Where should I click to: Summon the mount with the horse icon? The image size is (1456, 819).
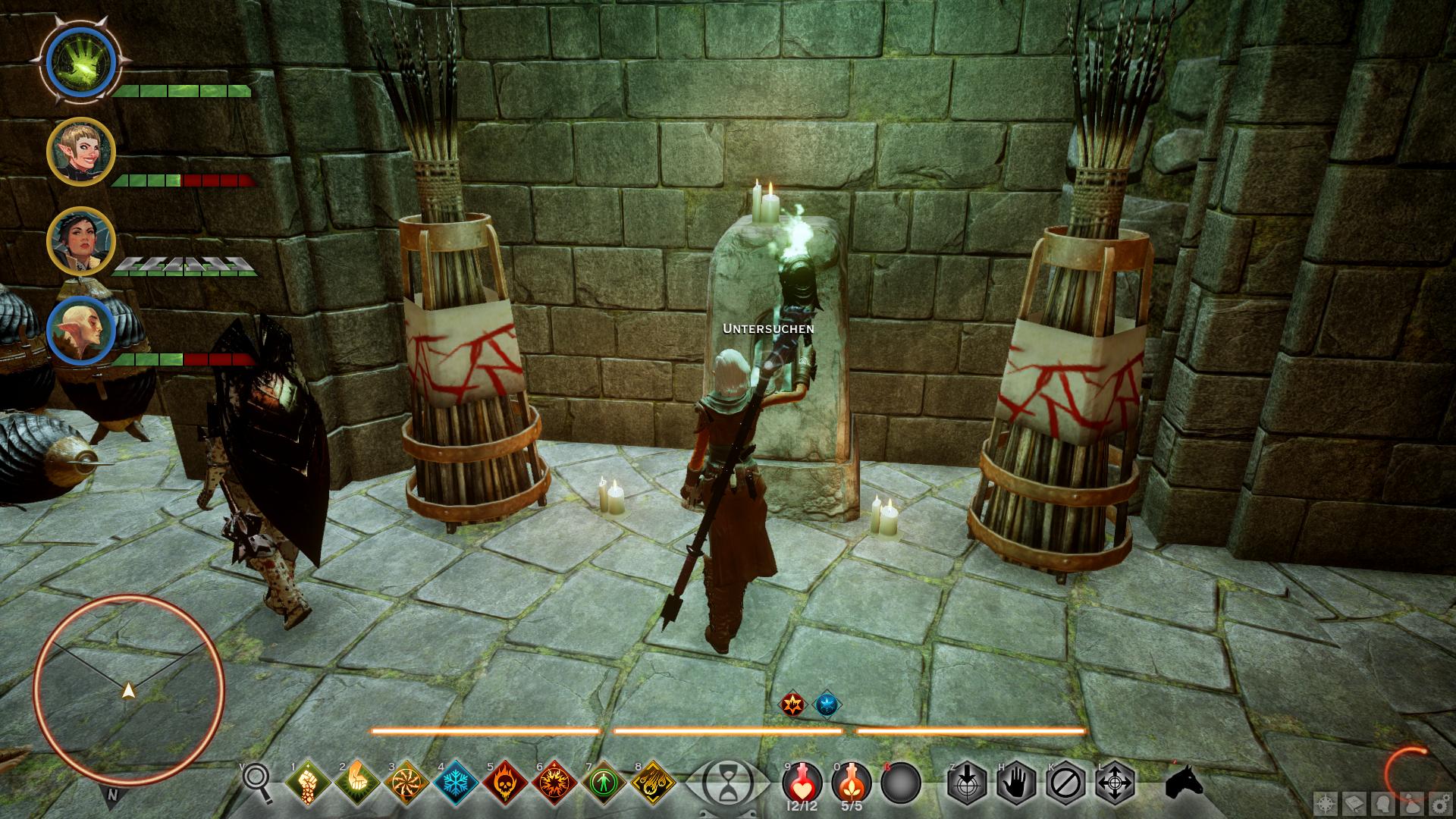click(1185, 780)
